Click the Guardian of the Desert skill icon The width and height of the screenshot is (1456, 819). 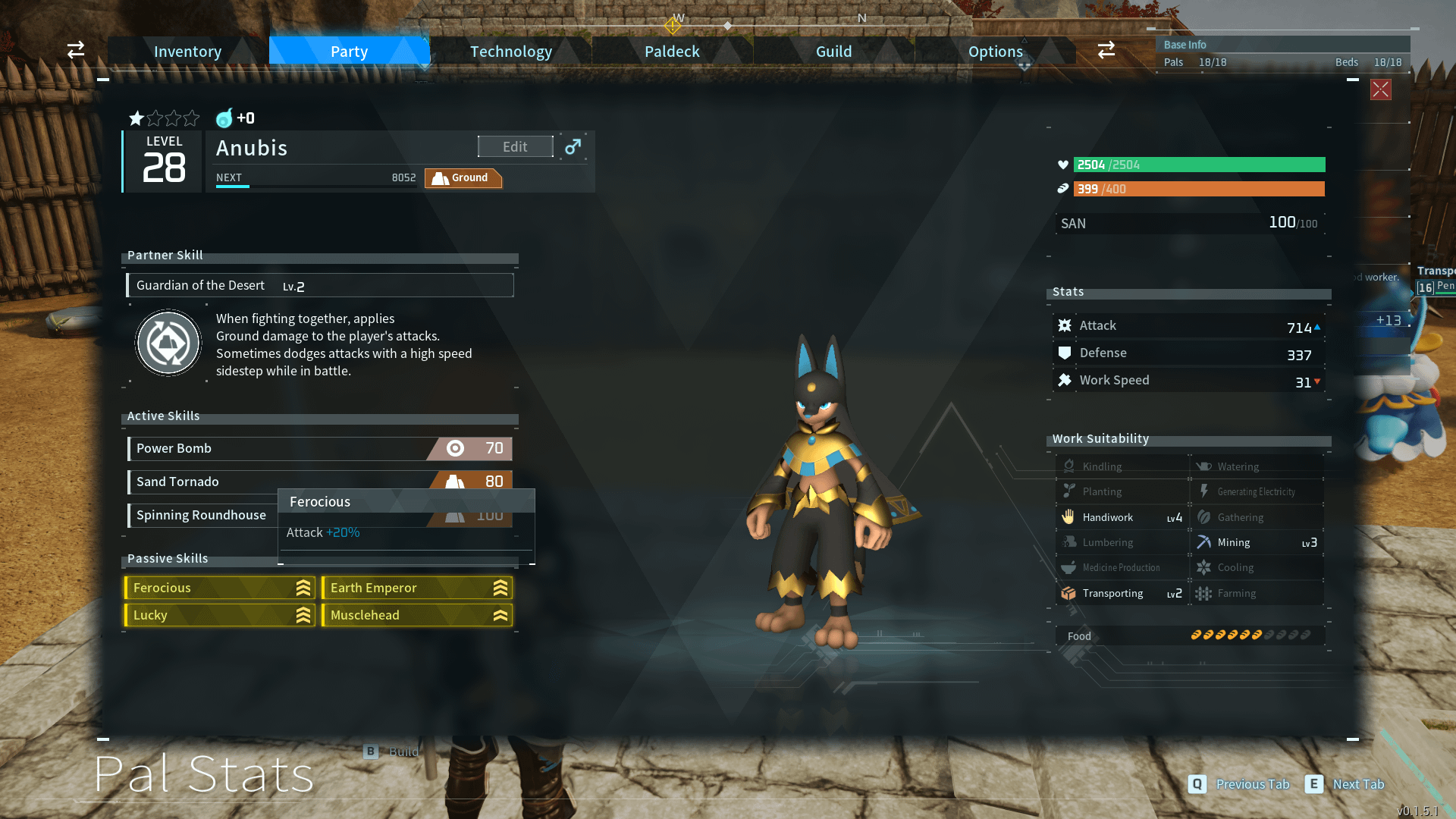coord(168,344)
